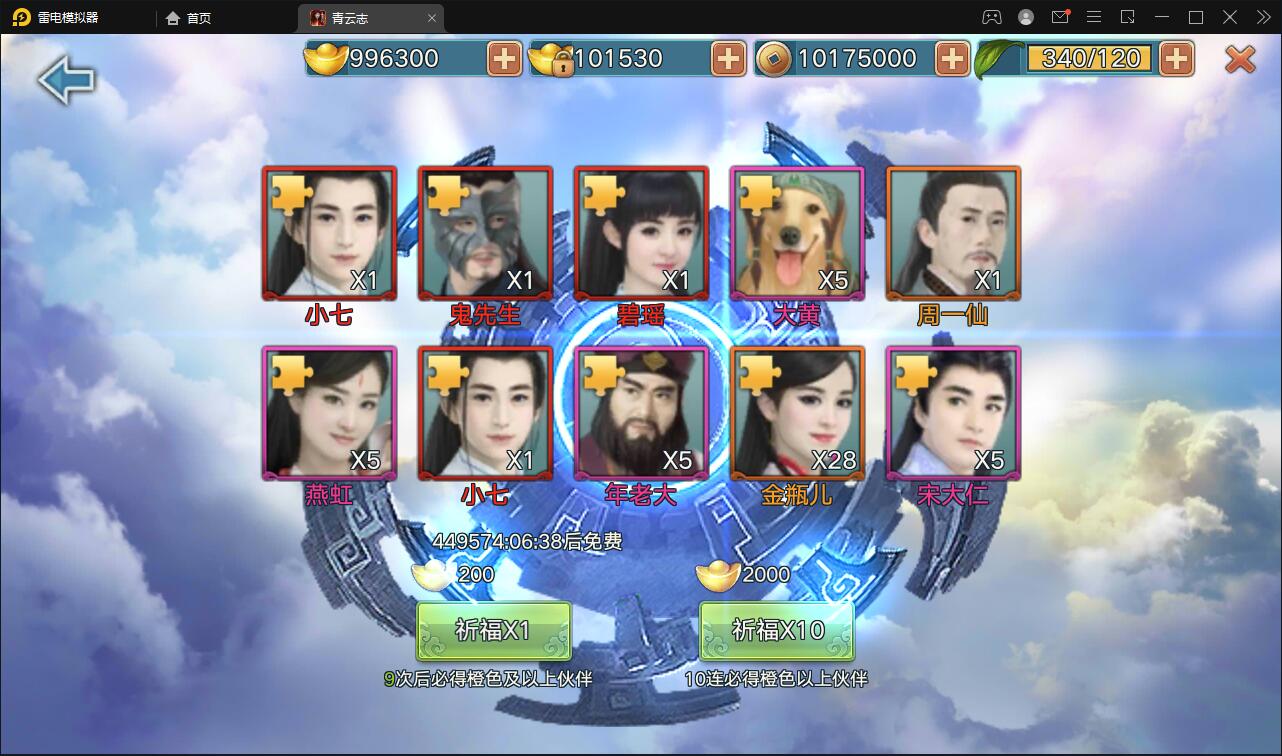Close the 青云志 emulator tab
Image resolution: width=1282 pixels, height=756 pixels.
[432, 18]
